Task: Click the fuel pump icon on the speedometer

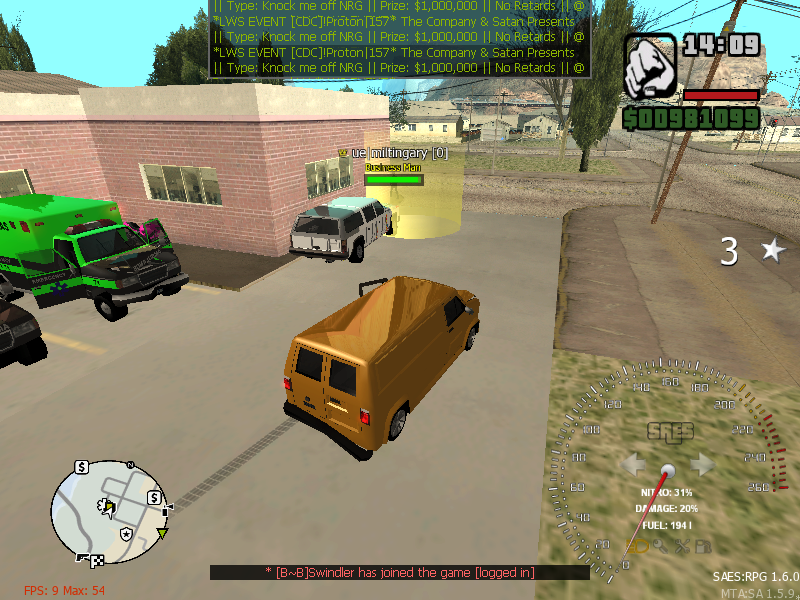Action: coord(704,546)
